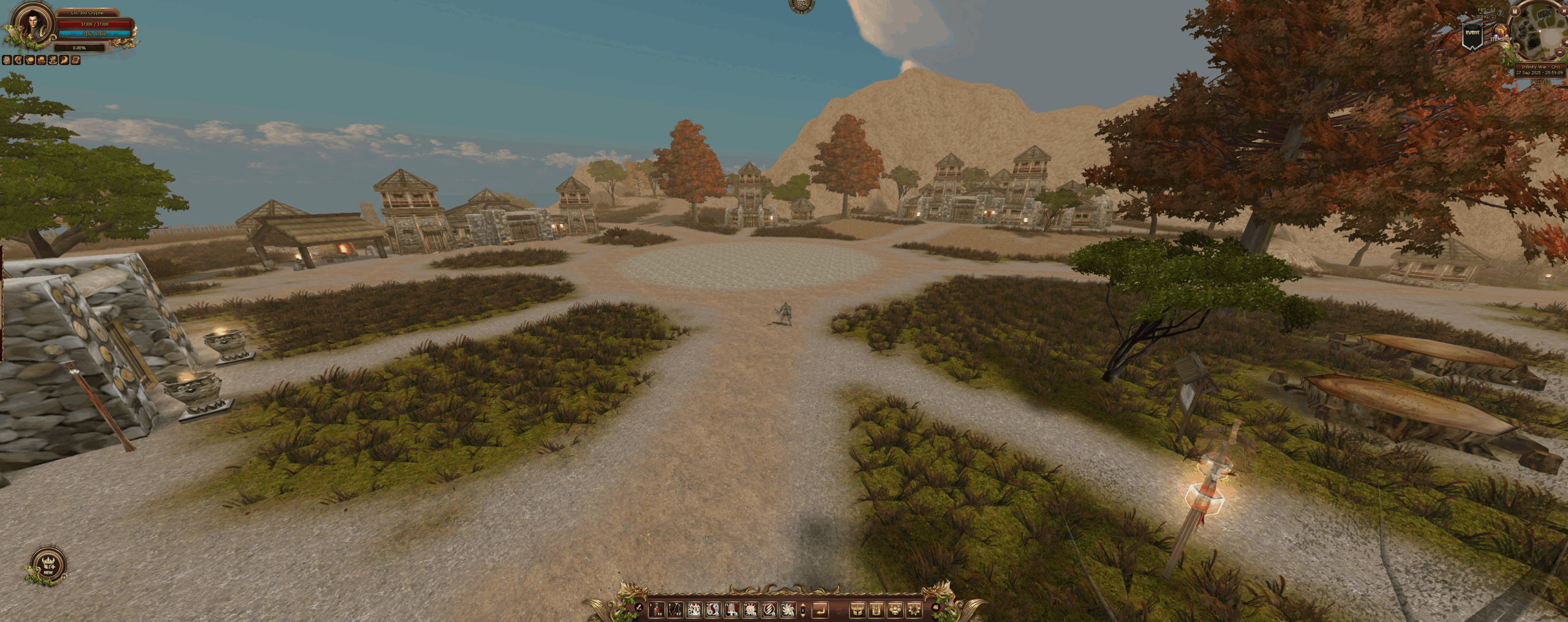Click the question mark help icon

[1500, 13]
